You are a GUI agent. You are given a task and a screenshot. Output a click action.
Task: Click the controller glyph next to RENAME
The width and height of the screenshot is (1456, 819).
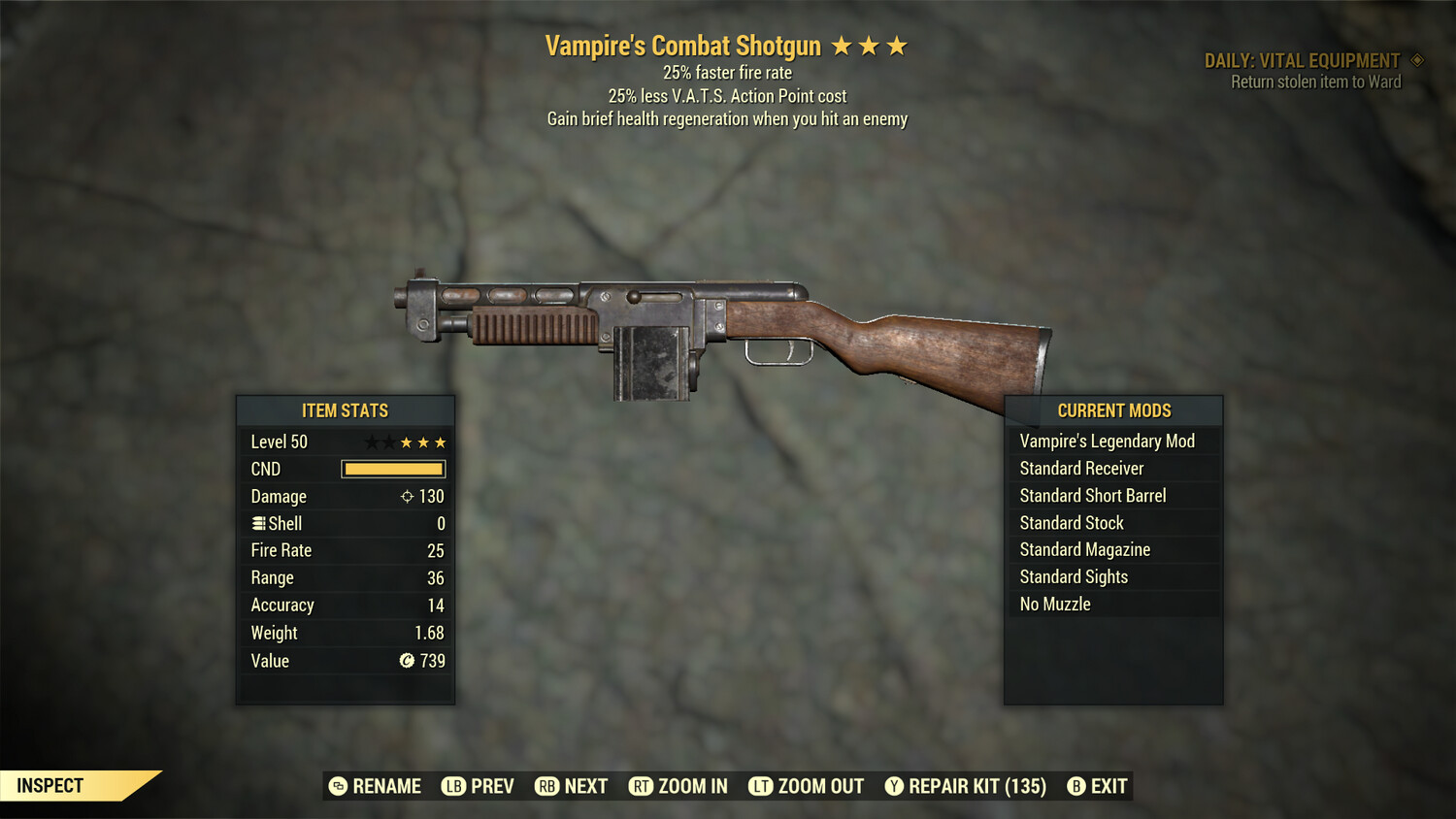click(338, 786)
